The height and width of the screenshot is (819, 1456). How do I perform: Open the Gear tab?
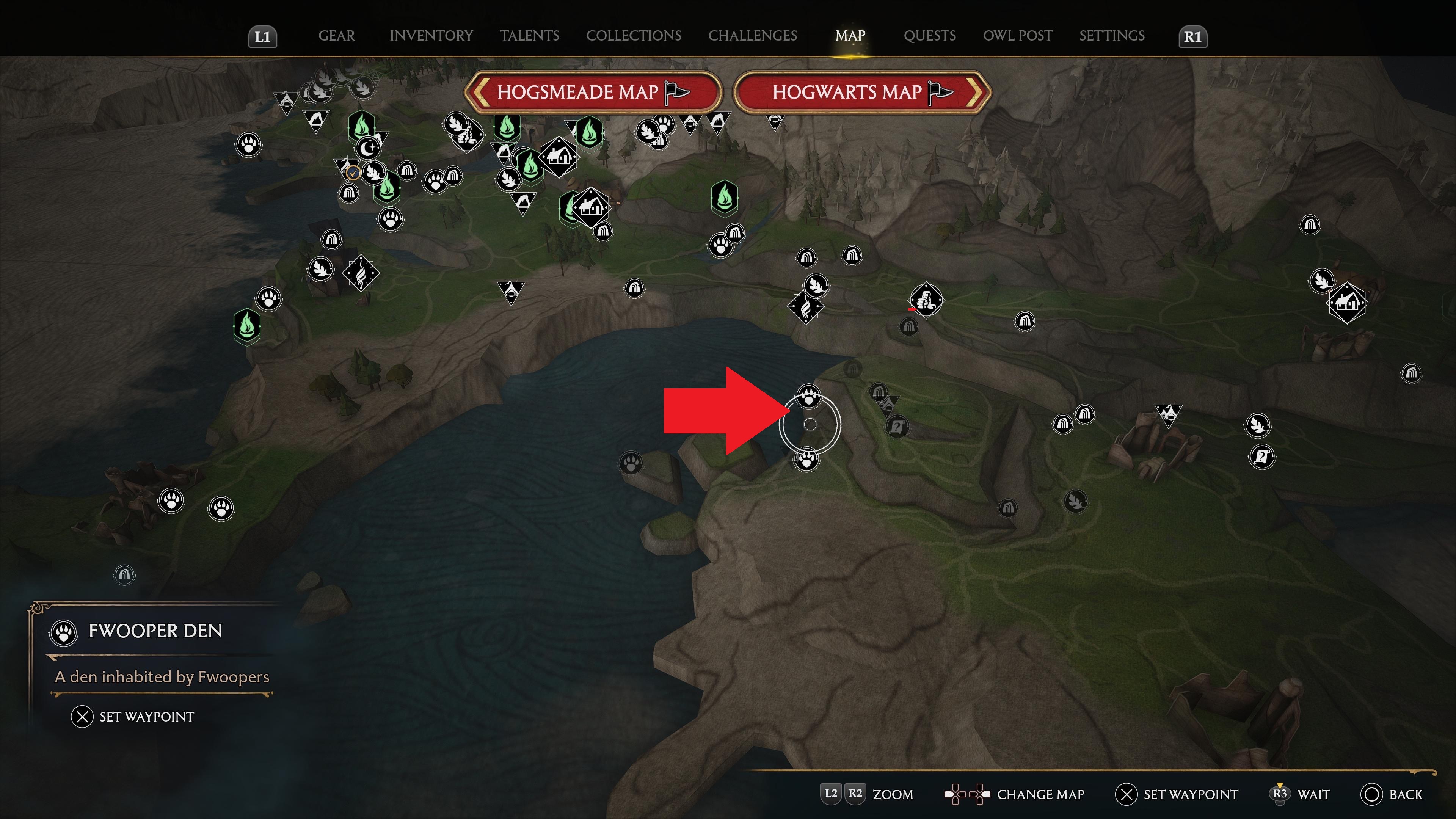point(336,36)
